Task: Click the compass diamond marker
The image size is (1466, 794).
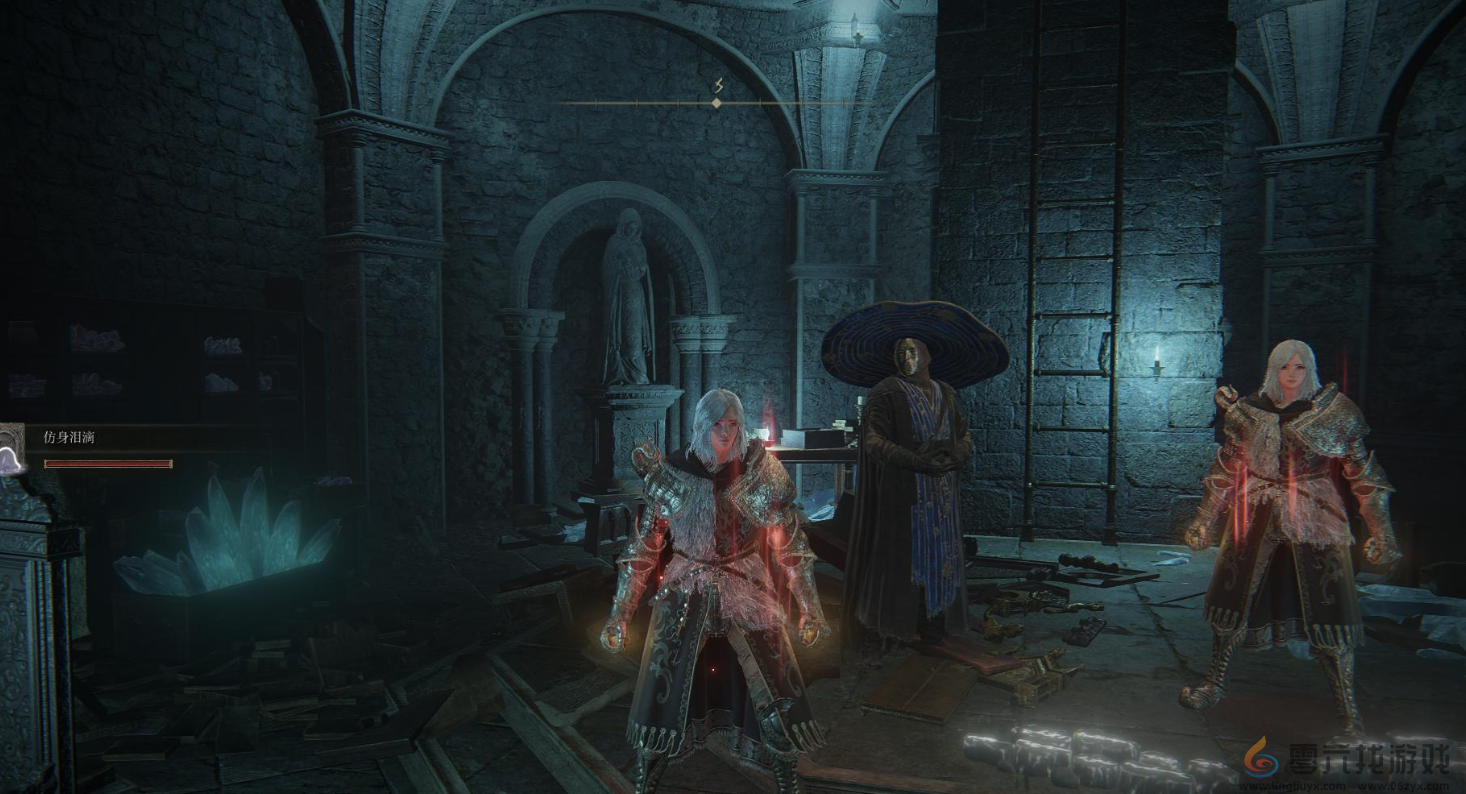Action: (x=716, y=103)
